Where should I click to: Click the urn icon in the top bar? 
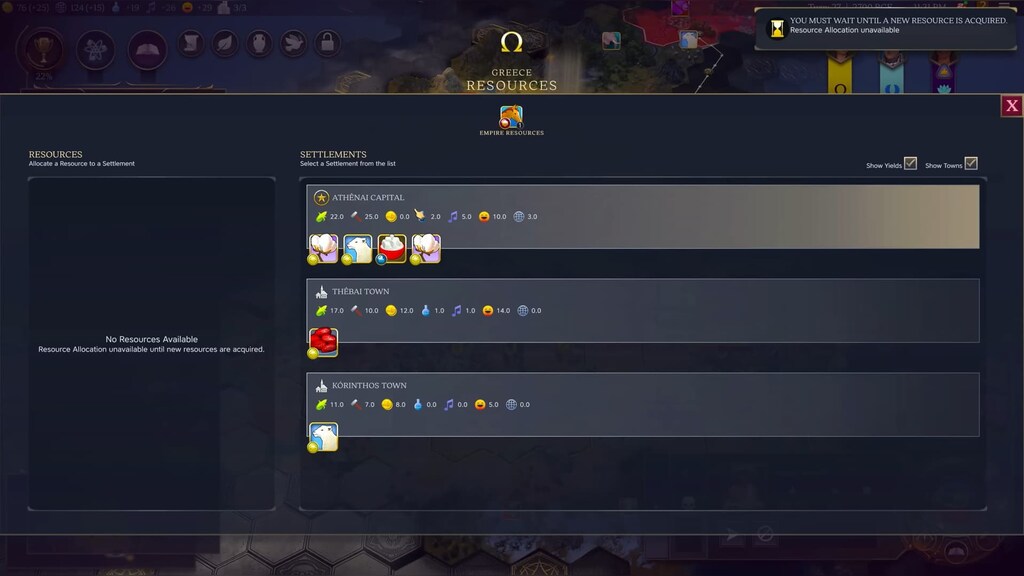click(259, 43)
